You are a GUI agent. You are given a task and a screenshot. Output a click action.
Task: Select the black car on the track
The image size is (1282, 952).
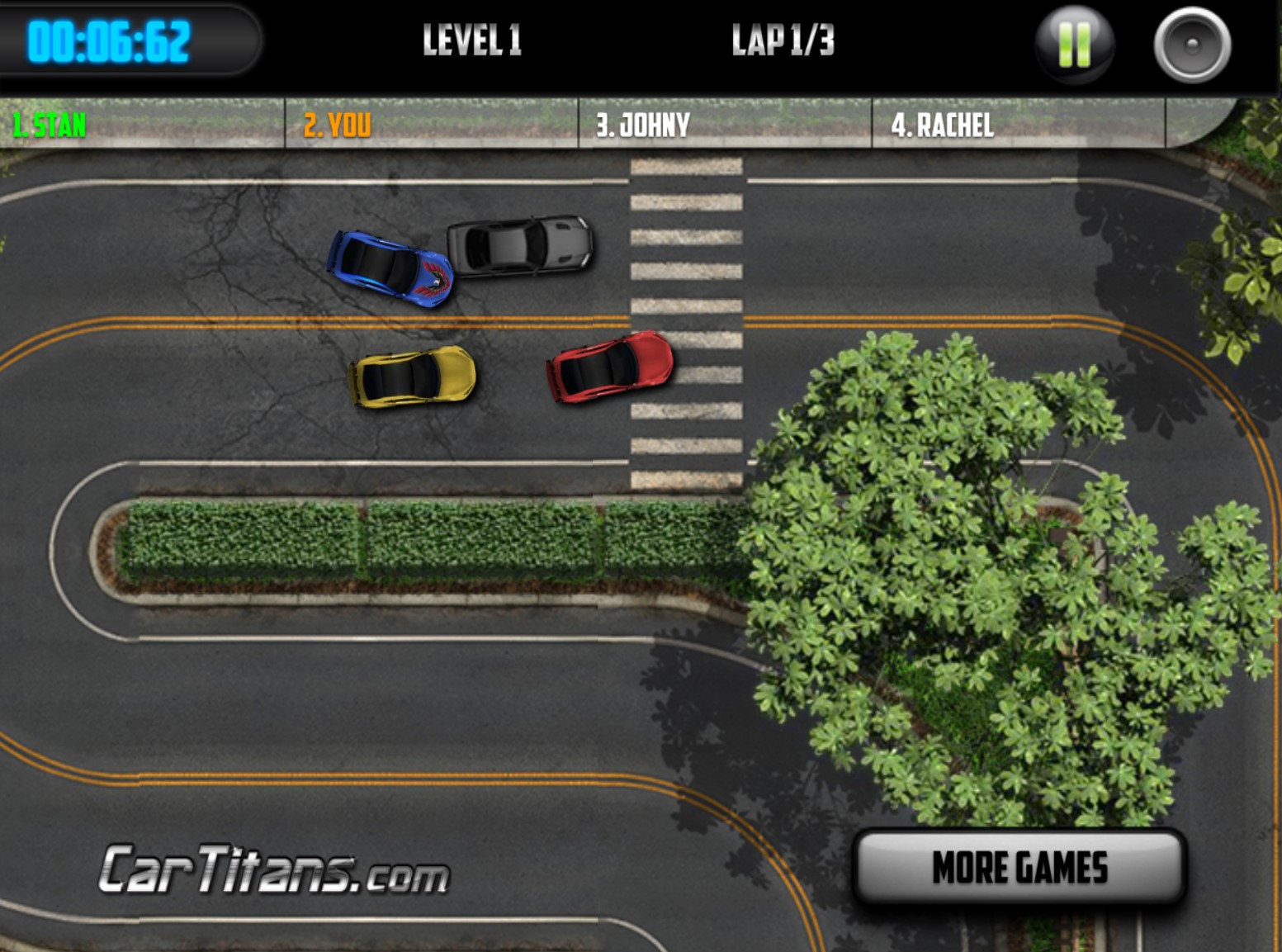point(518,245)
